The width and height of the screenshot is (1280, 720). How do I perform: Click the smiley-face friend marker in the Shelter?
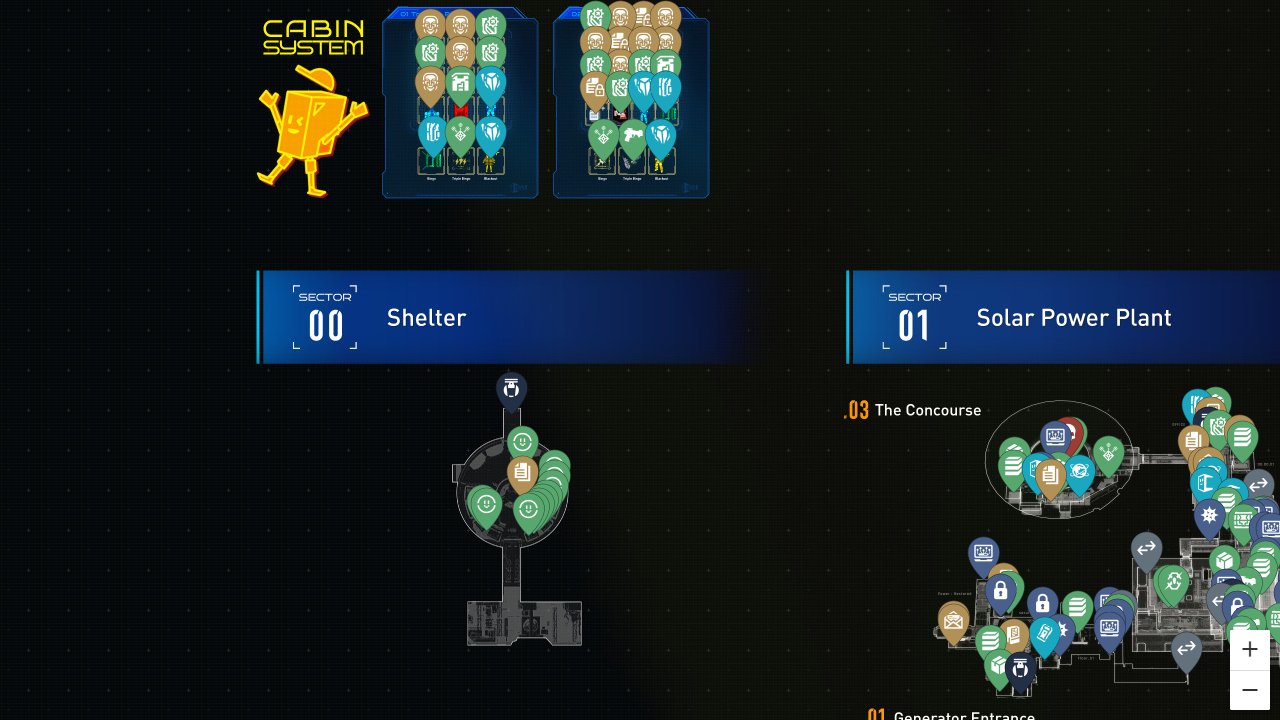click(x=523, y=441)
